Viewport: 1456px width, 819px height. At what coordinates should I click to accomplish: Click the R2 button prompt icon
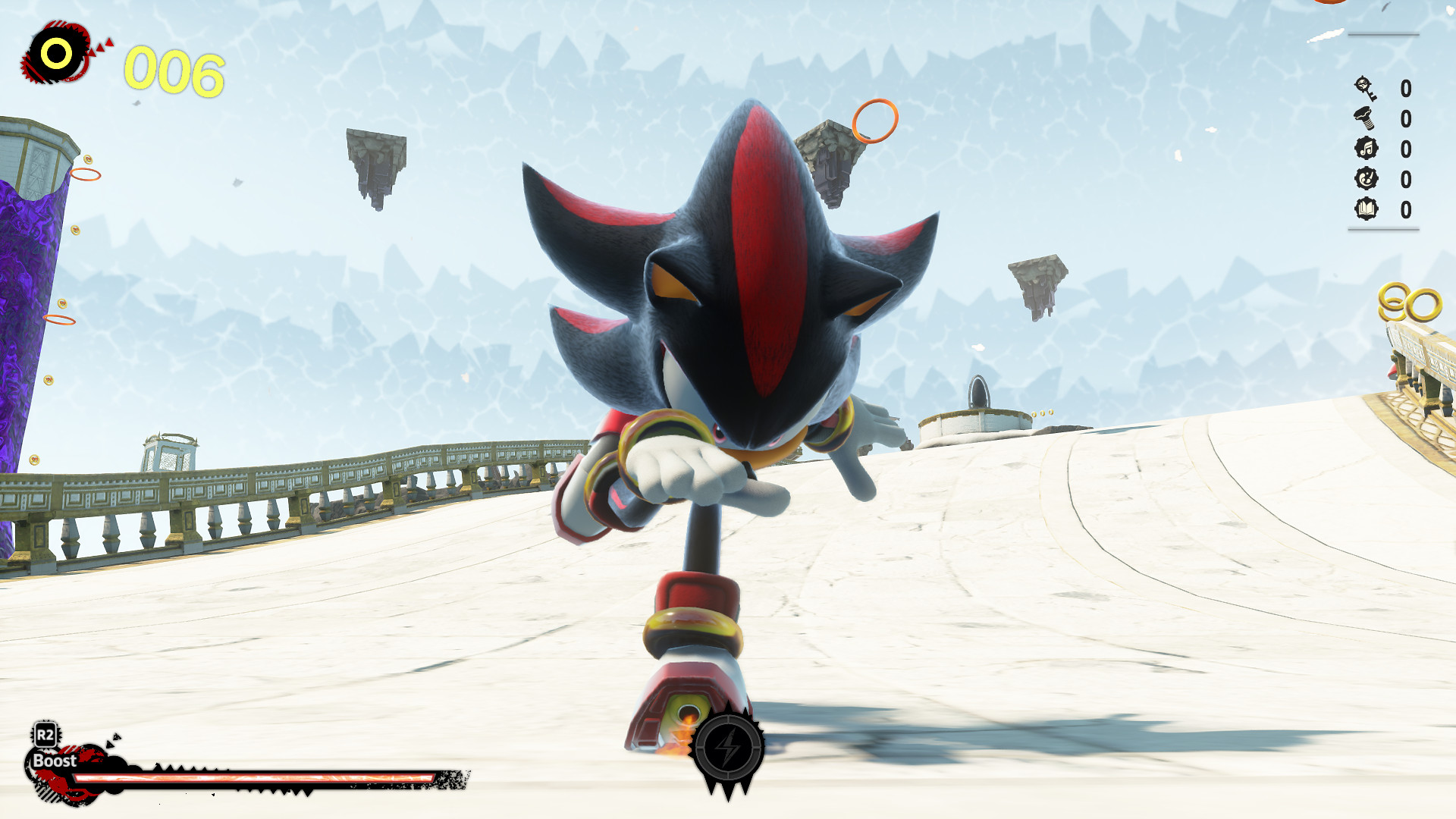click(x=45, y=734)
